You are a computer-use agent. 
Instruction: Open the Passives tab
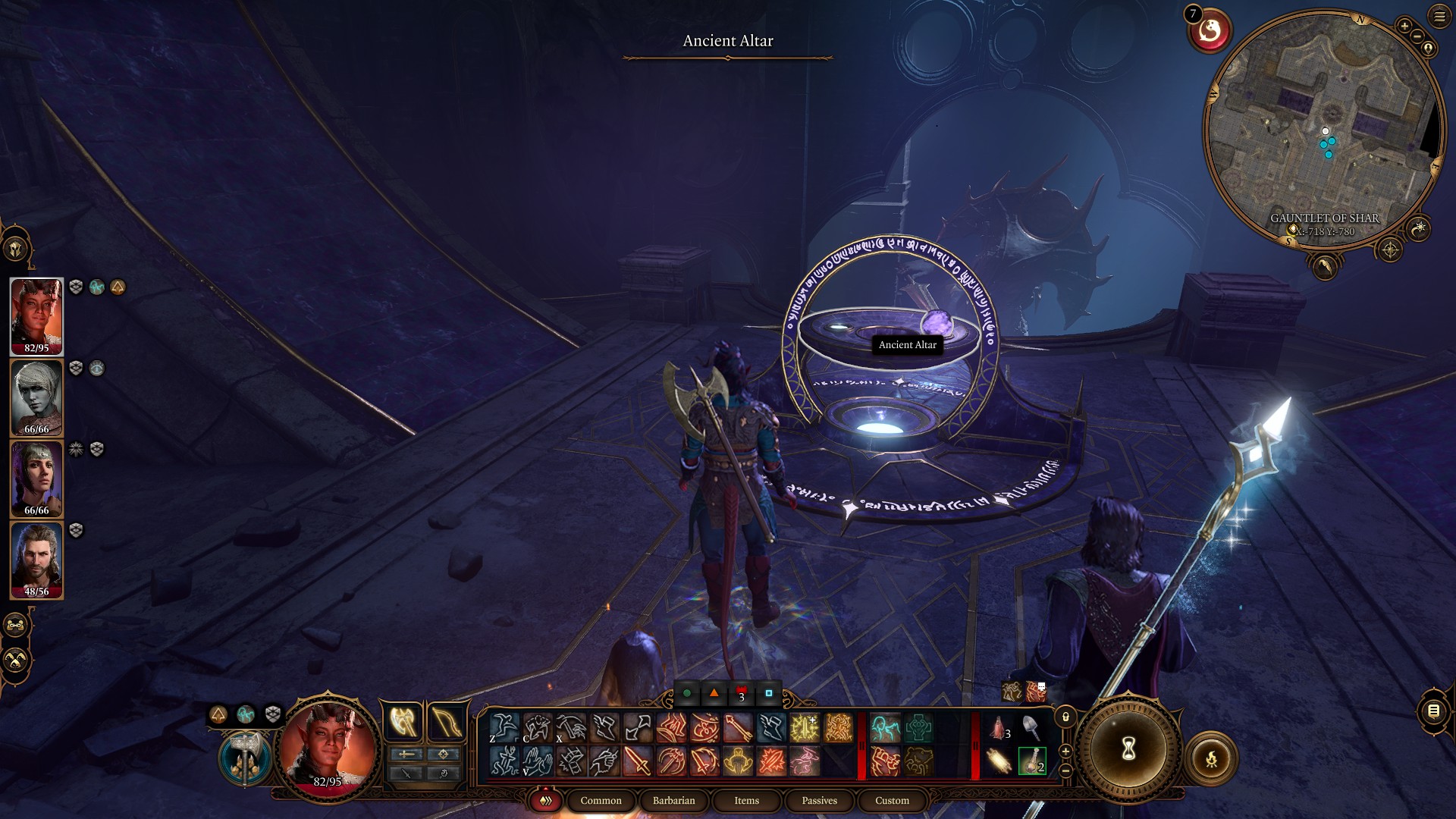[x=819, y=800]
